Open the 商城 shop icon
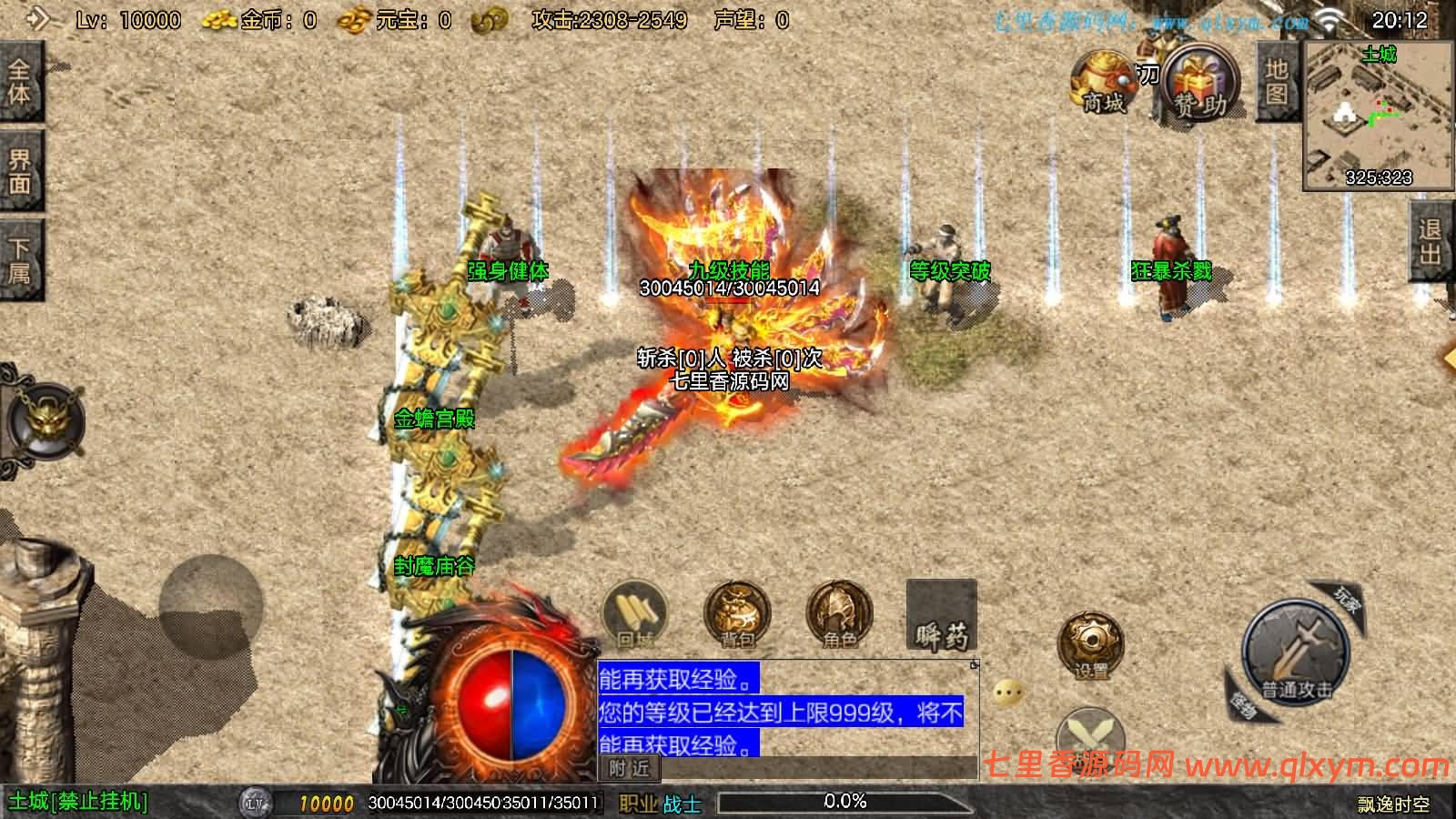Viewport: 1456px width, 819px height. coord(1103,84)
